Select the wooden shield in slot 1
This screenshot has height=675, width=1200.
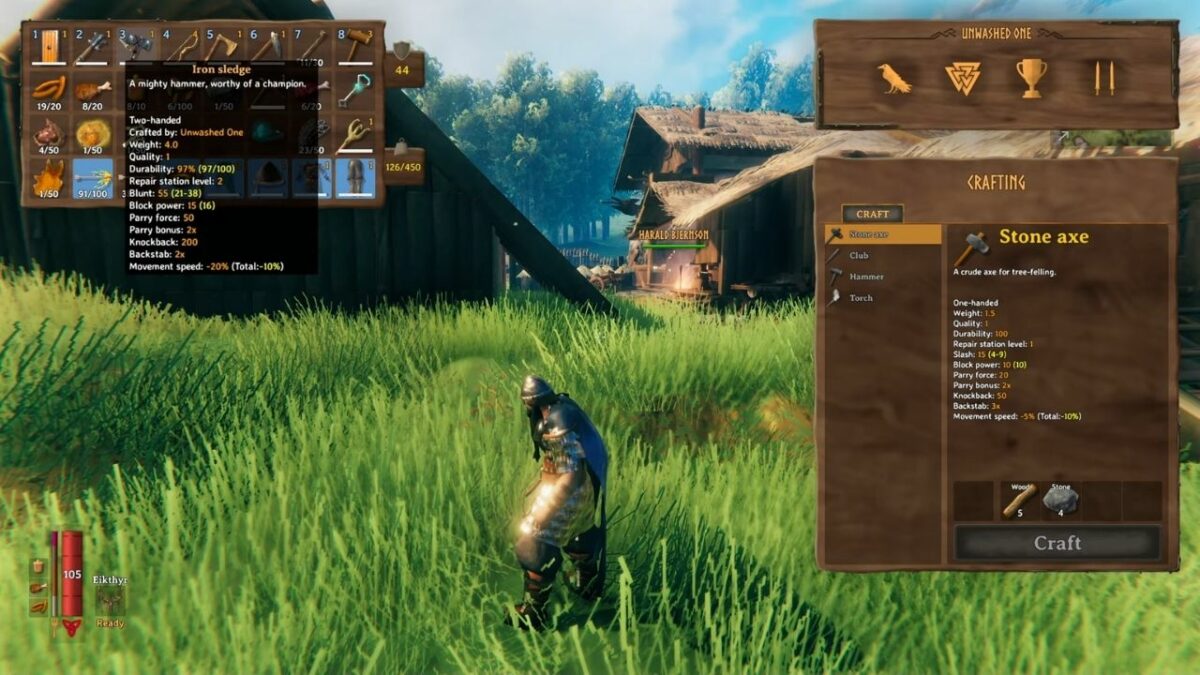tap(48, 46)
